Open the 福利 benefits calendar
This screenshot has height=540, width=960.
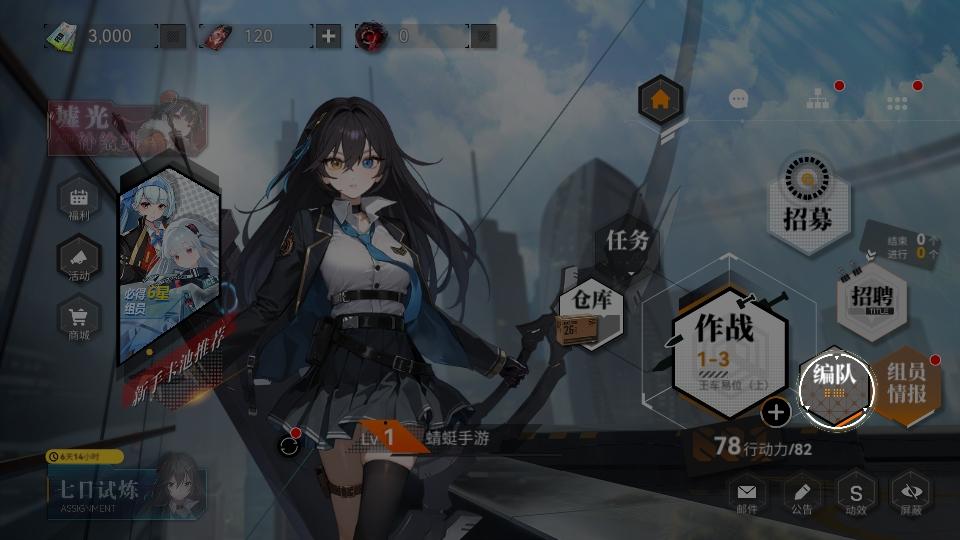pos(79,201)
